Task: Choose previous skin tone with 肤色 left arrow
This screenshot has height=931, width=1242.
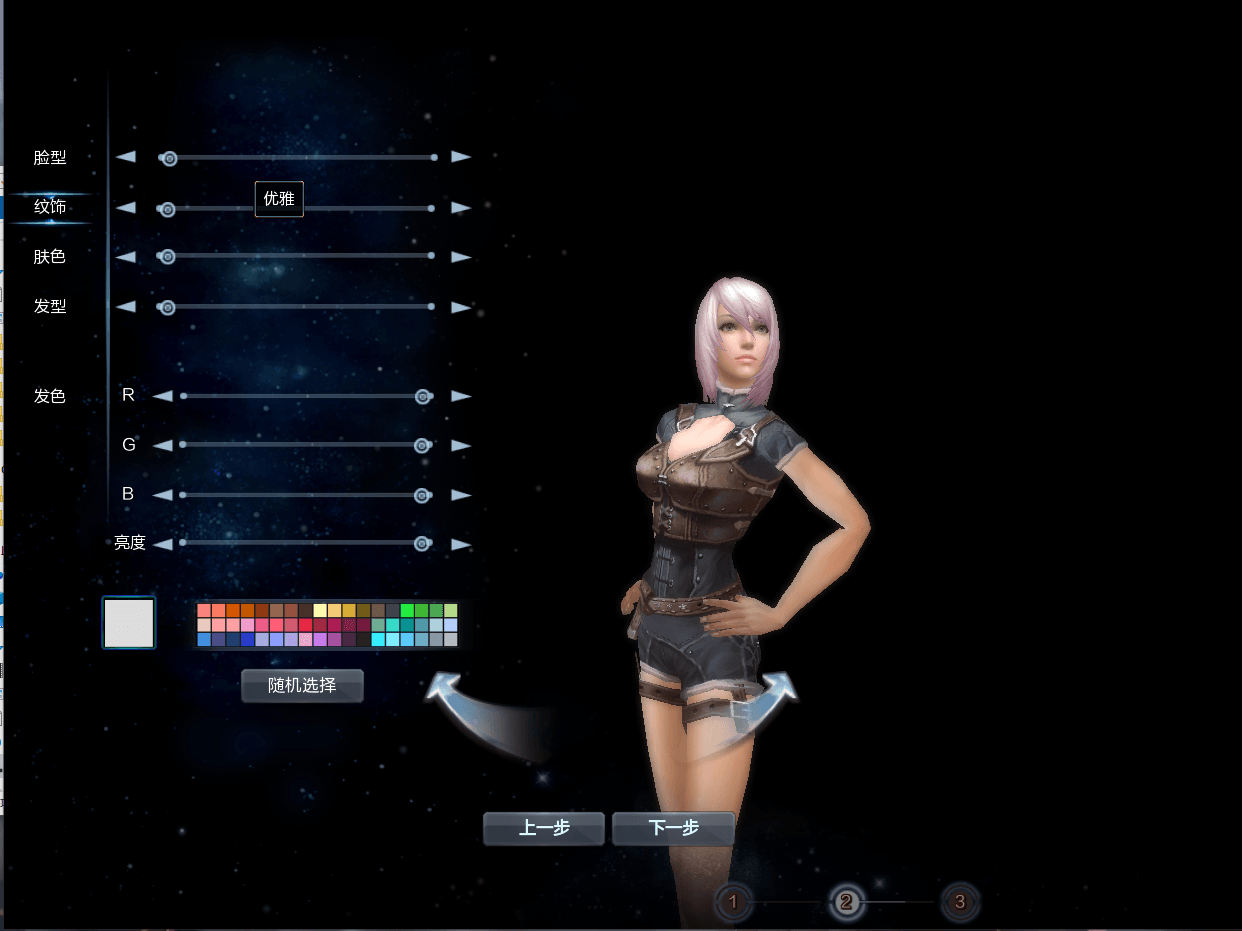Action: (125, 257)
